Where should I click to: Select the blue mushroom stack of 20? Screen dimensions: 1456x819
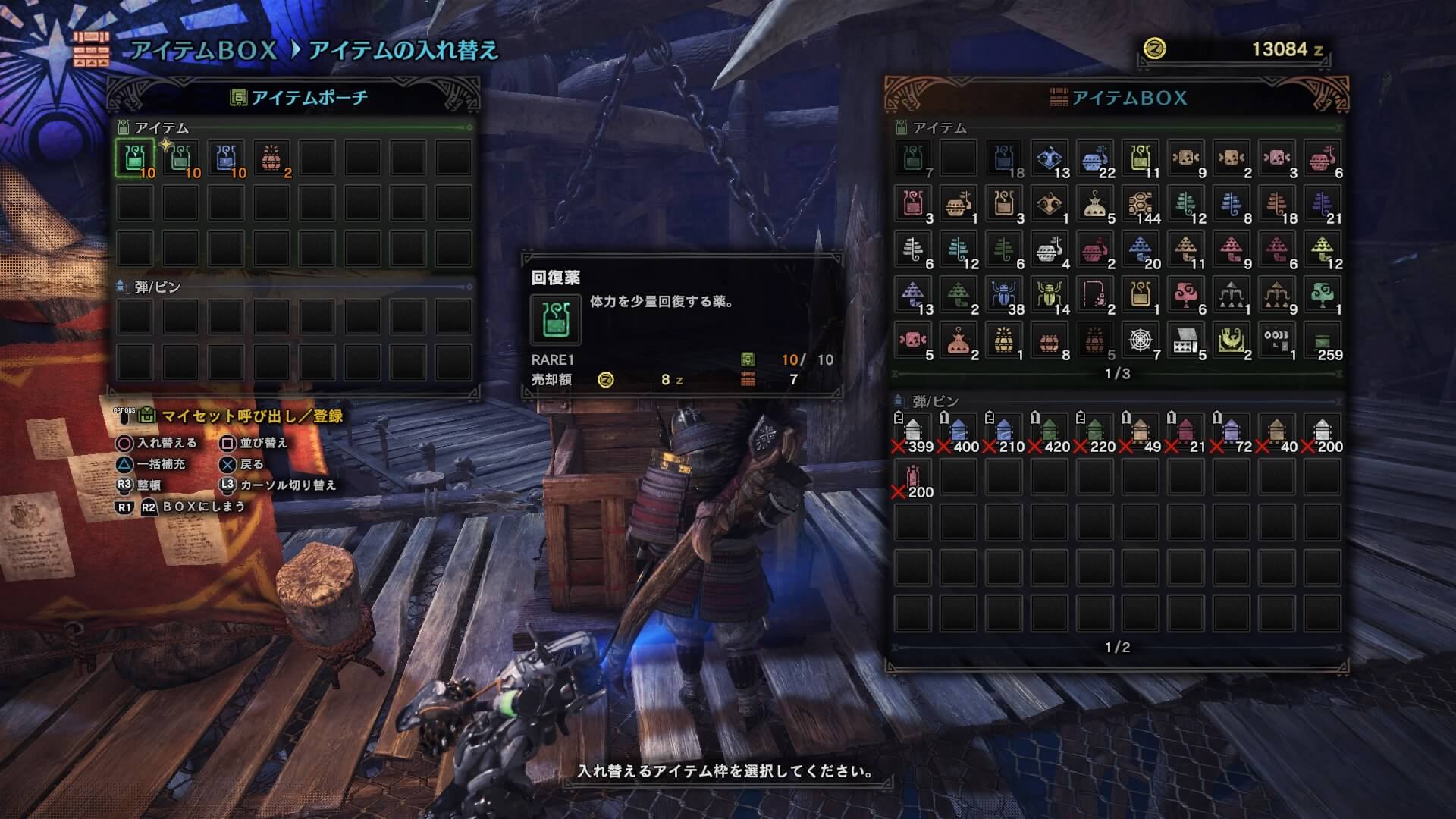1141,250
